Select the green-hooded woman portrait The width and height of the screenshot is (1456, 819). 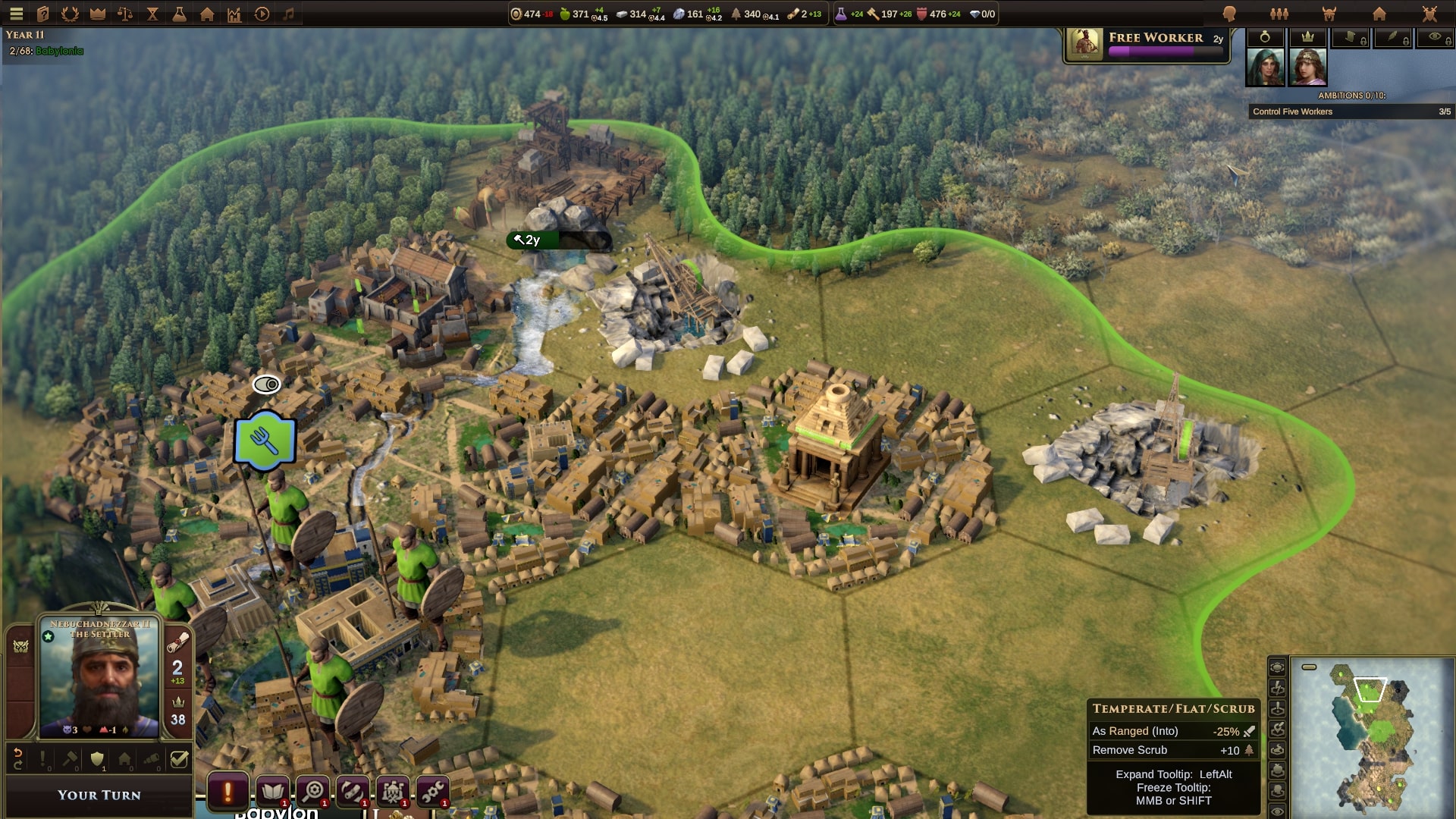(1265, 67)
